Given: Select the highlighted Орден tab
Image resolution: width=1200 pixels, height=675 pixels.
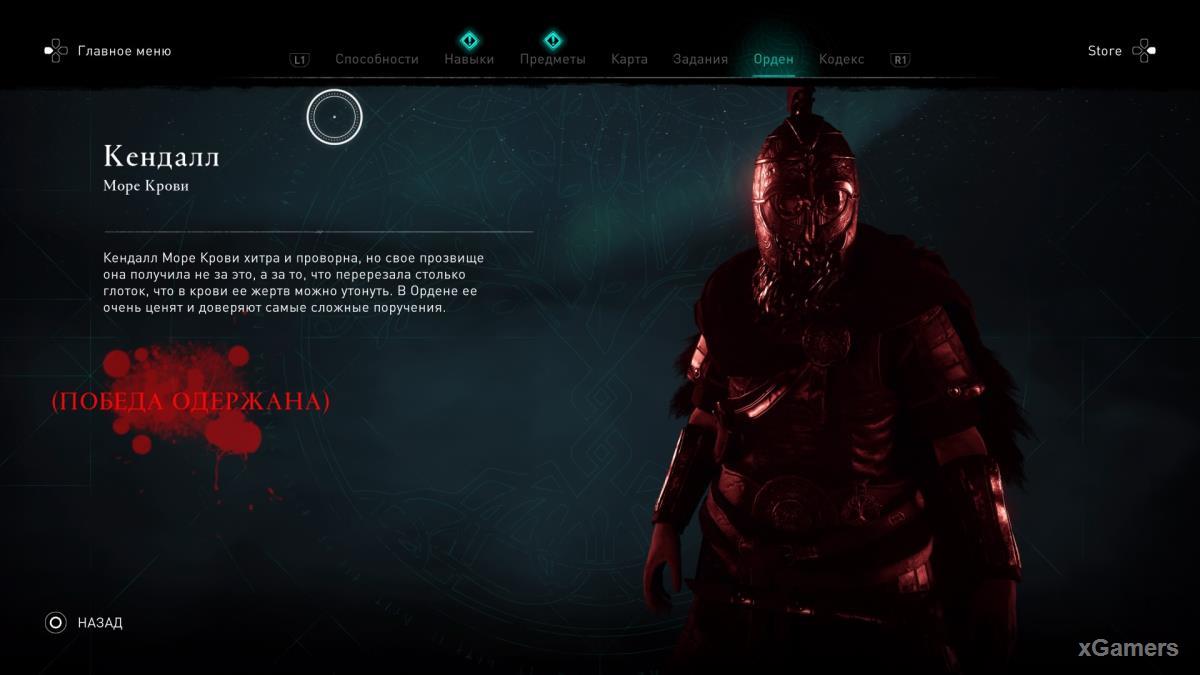Looking at the screenshot, I should tap(773, 59).
